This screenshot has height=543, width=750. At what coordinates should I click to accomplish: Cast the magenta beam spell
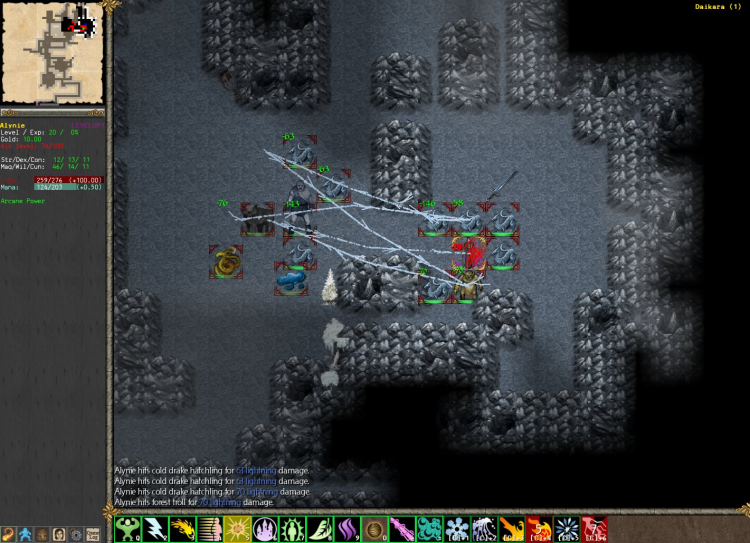pyautogui.click(x=400, y=528)
